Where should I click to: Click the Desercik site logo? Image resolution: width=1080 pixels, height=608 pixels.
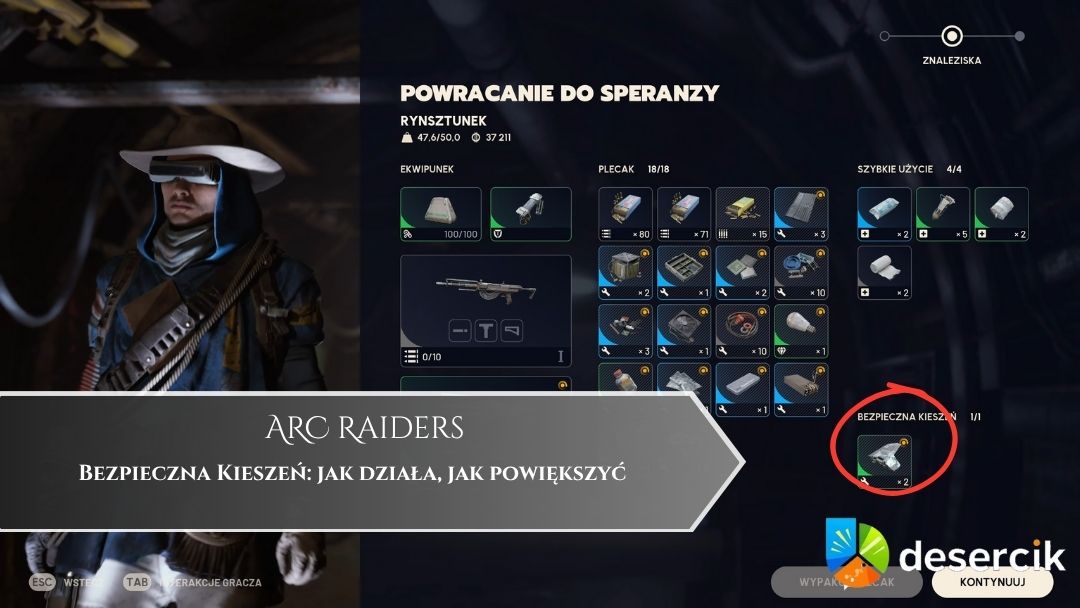pos(943,557)
